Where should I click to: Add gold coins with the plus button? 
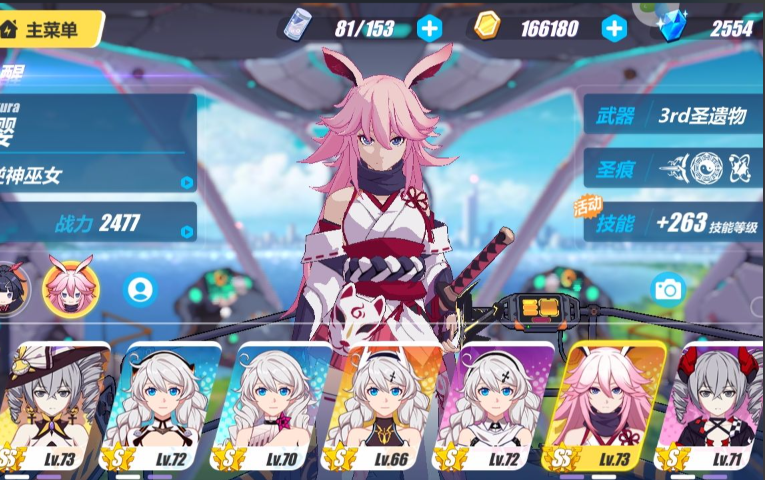pyautogui.click(x=614, y=28)
